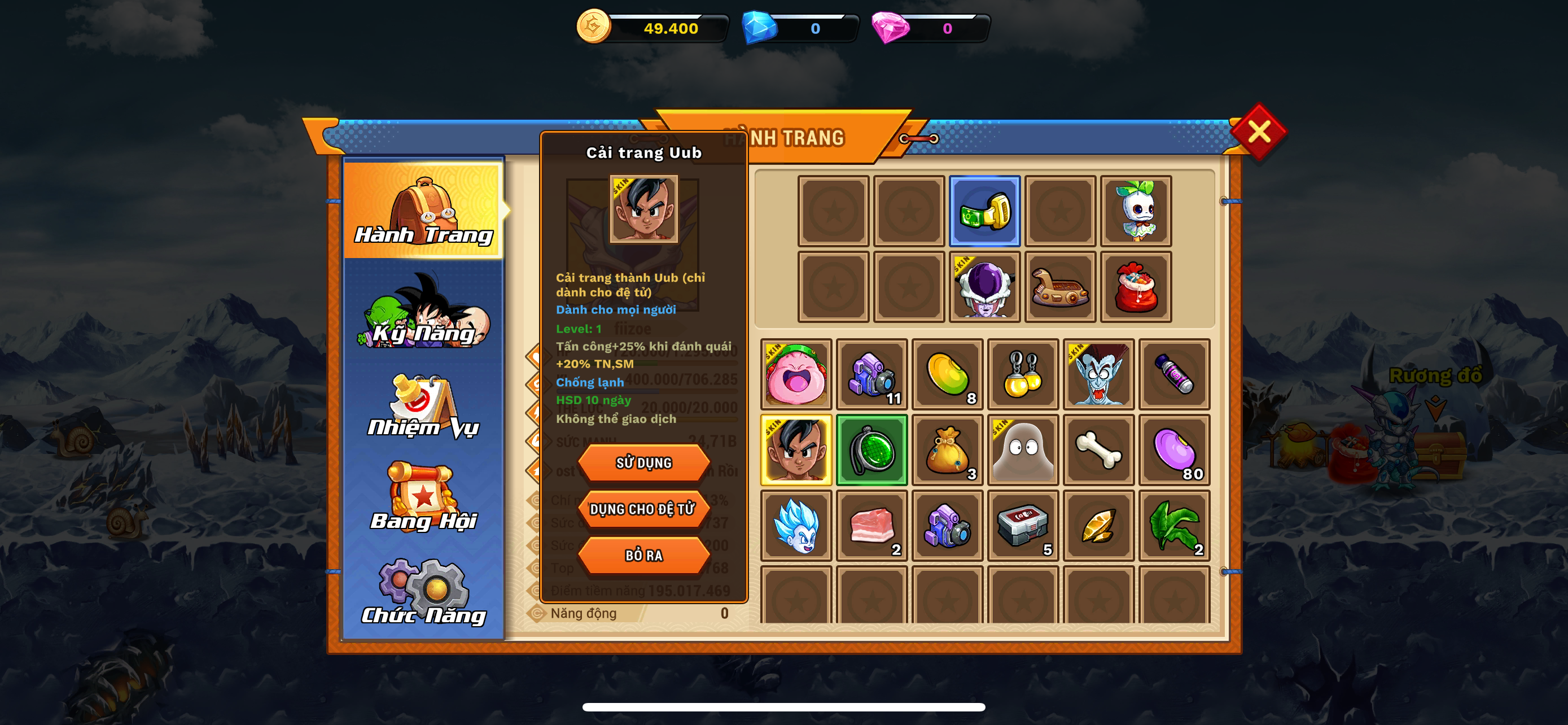1568x725 pixels.
Task: Switch to the Kỹ Năng tab
Action: [x=424, y=313]
